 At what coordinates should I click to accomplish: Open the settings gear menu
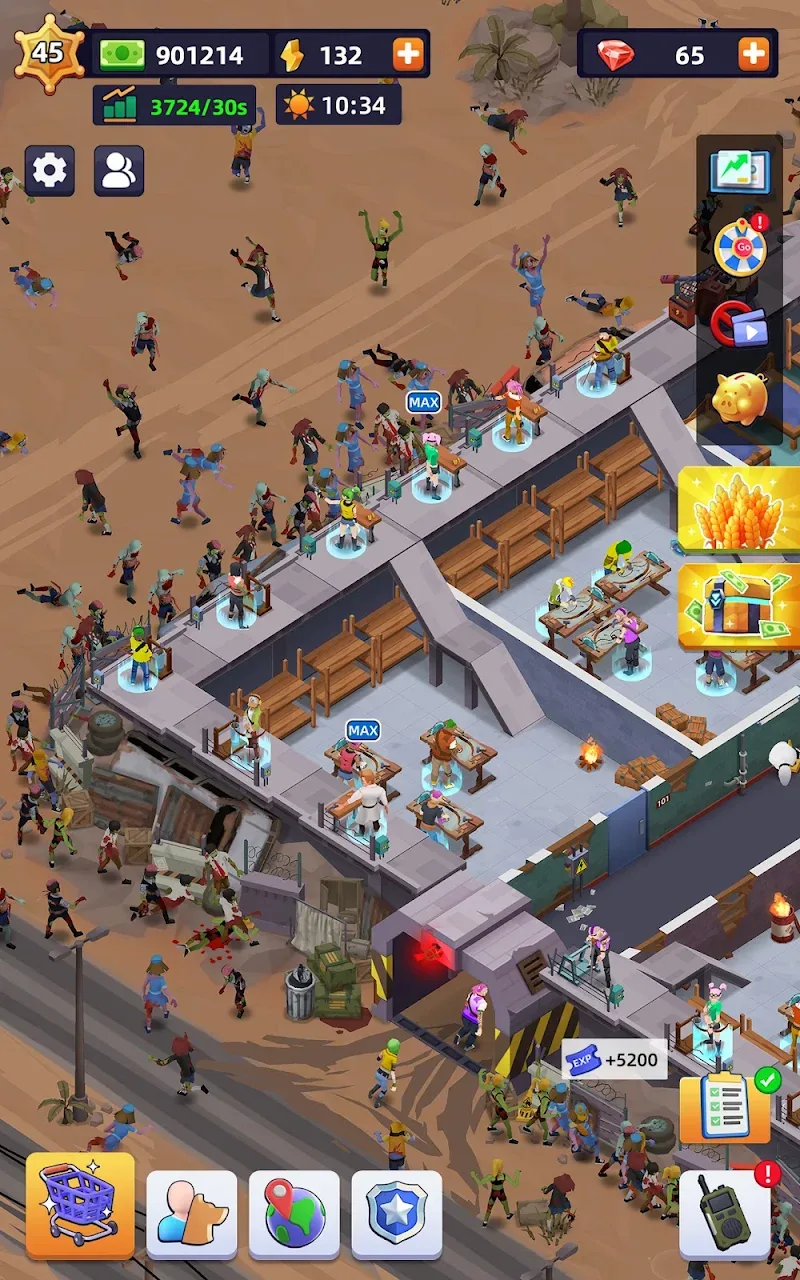point(49,170)
